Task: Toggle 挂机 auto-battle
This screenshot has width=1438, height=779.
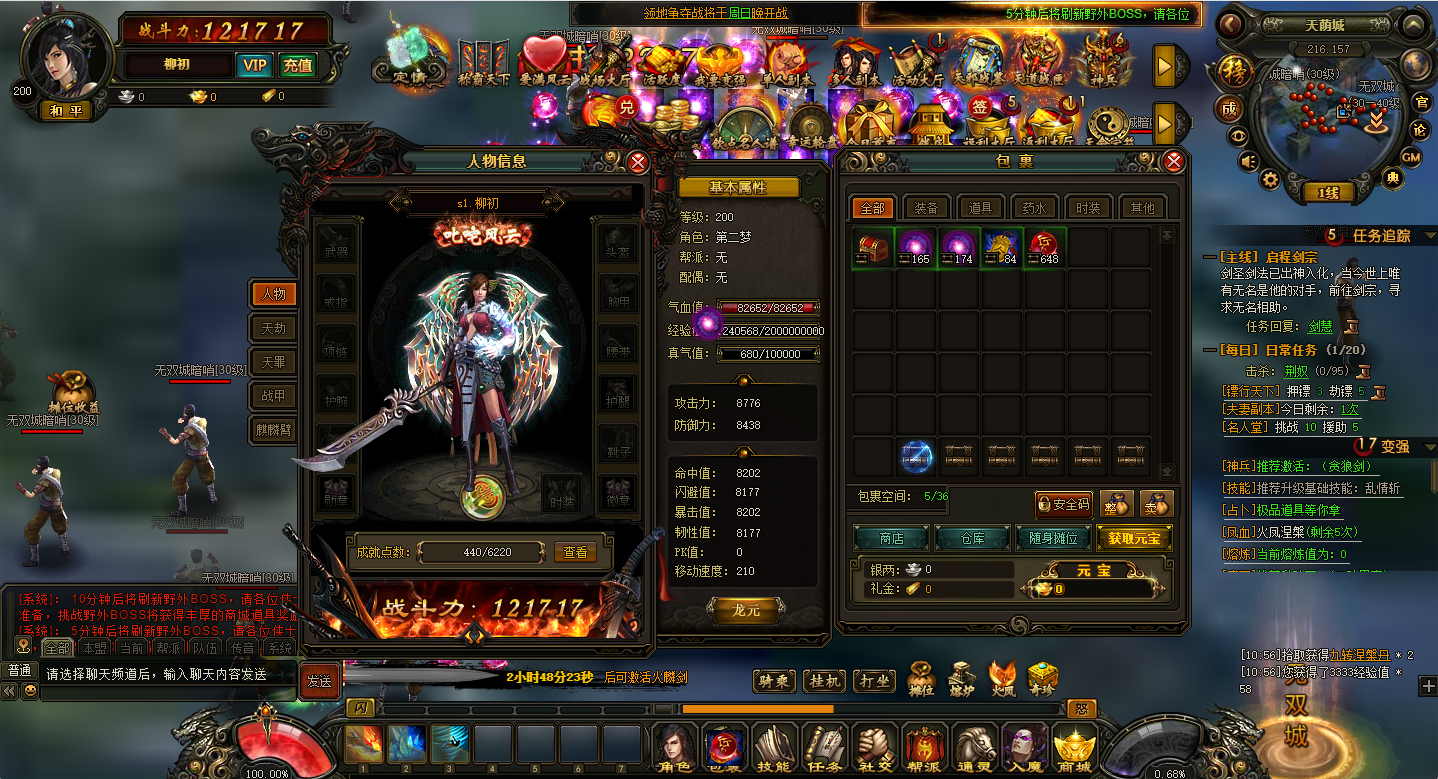Action: tap(826, 681)
